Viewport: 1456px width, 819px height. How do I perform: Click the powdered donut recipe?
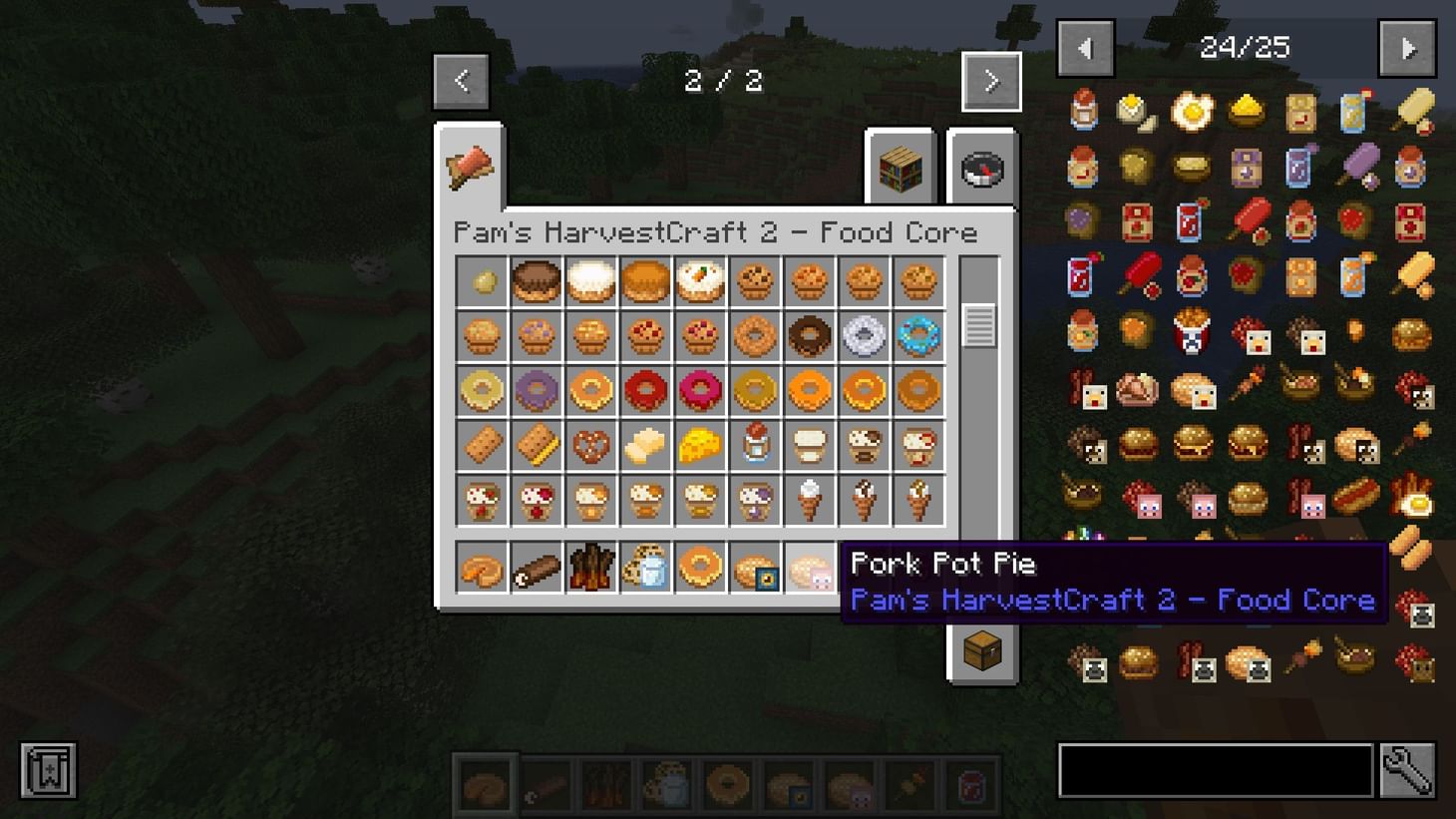pos(863,336)
